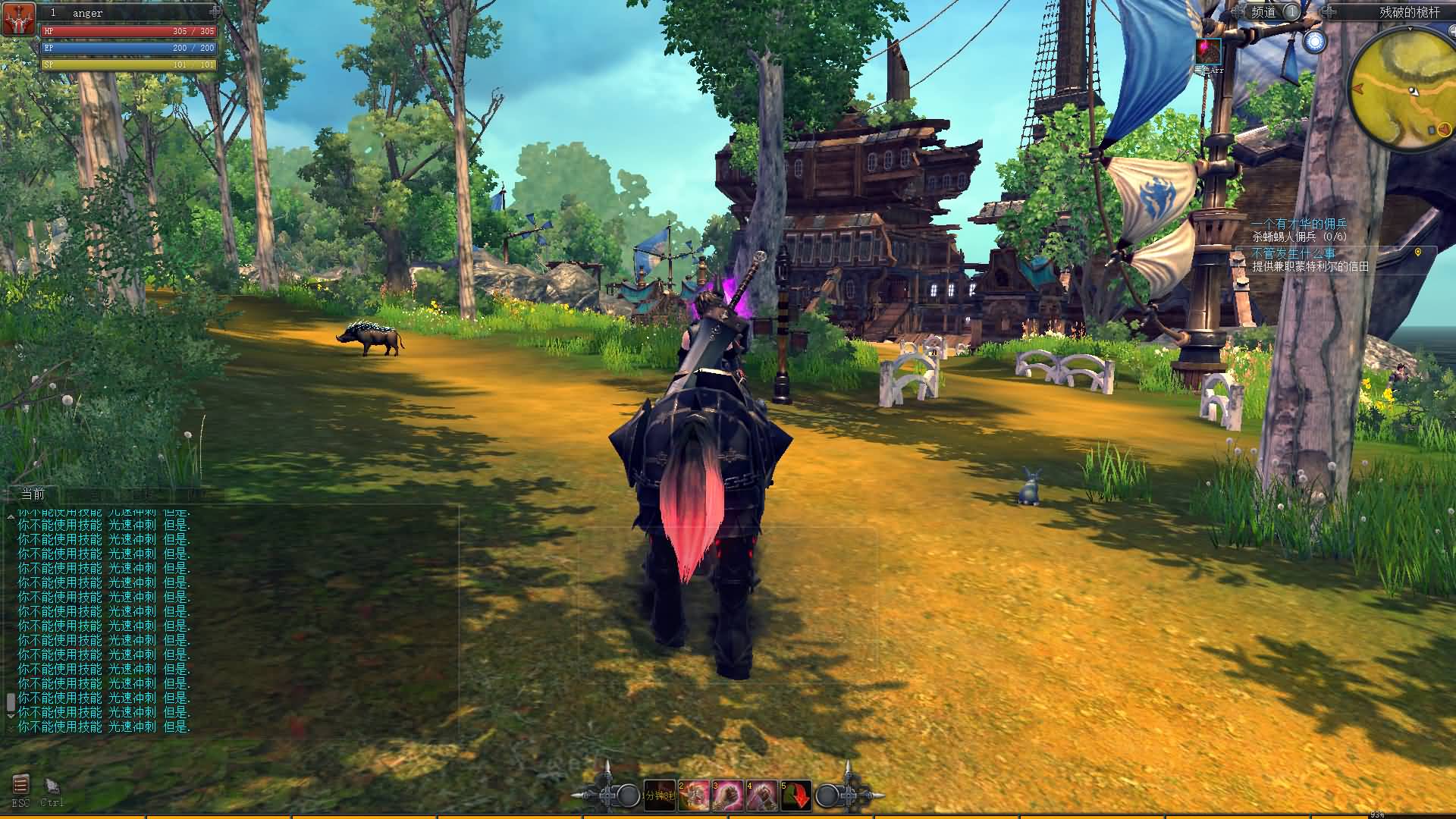Screen dimensions: 1456x819
Task: Open quest 不管发生什么事 in the tracker
Action: coord(1294,253)
